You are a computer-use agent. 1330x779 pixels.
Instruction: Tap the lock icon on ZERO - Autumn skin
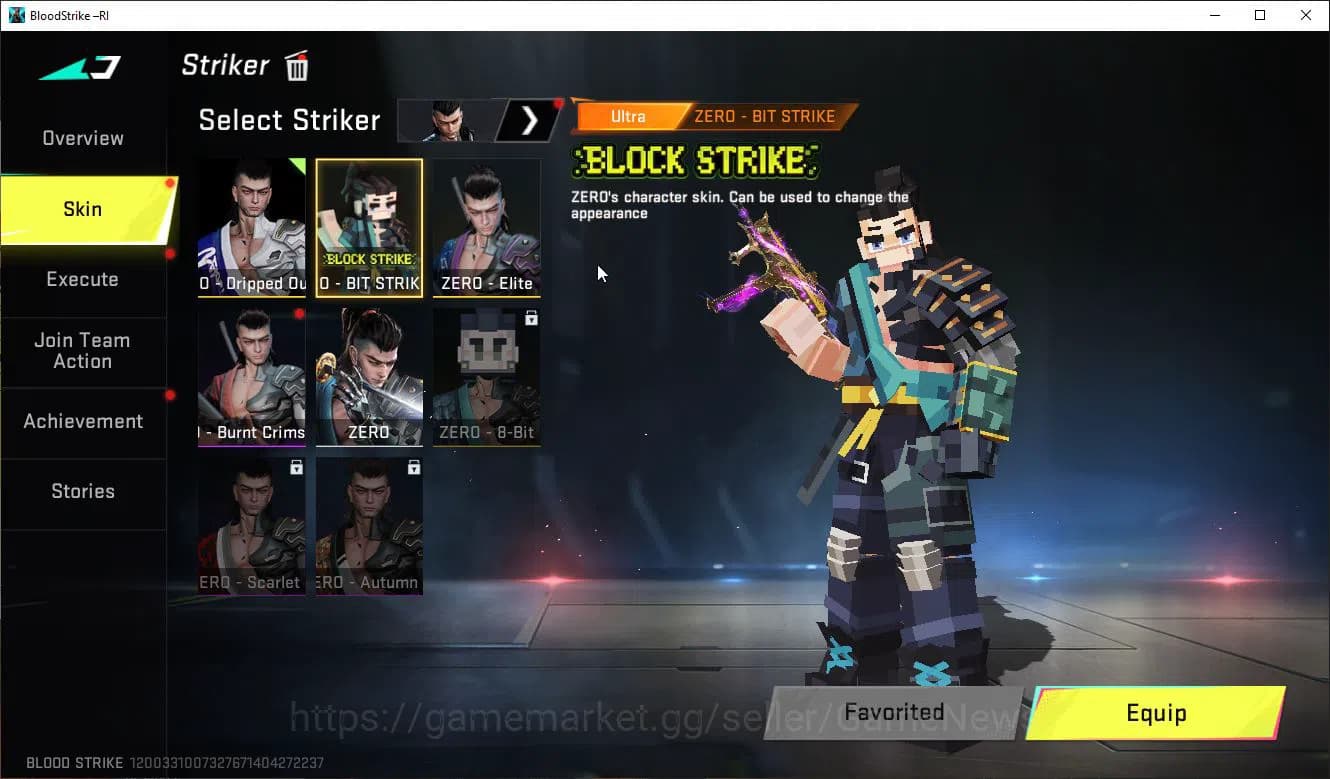[414, 467]
